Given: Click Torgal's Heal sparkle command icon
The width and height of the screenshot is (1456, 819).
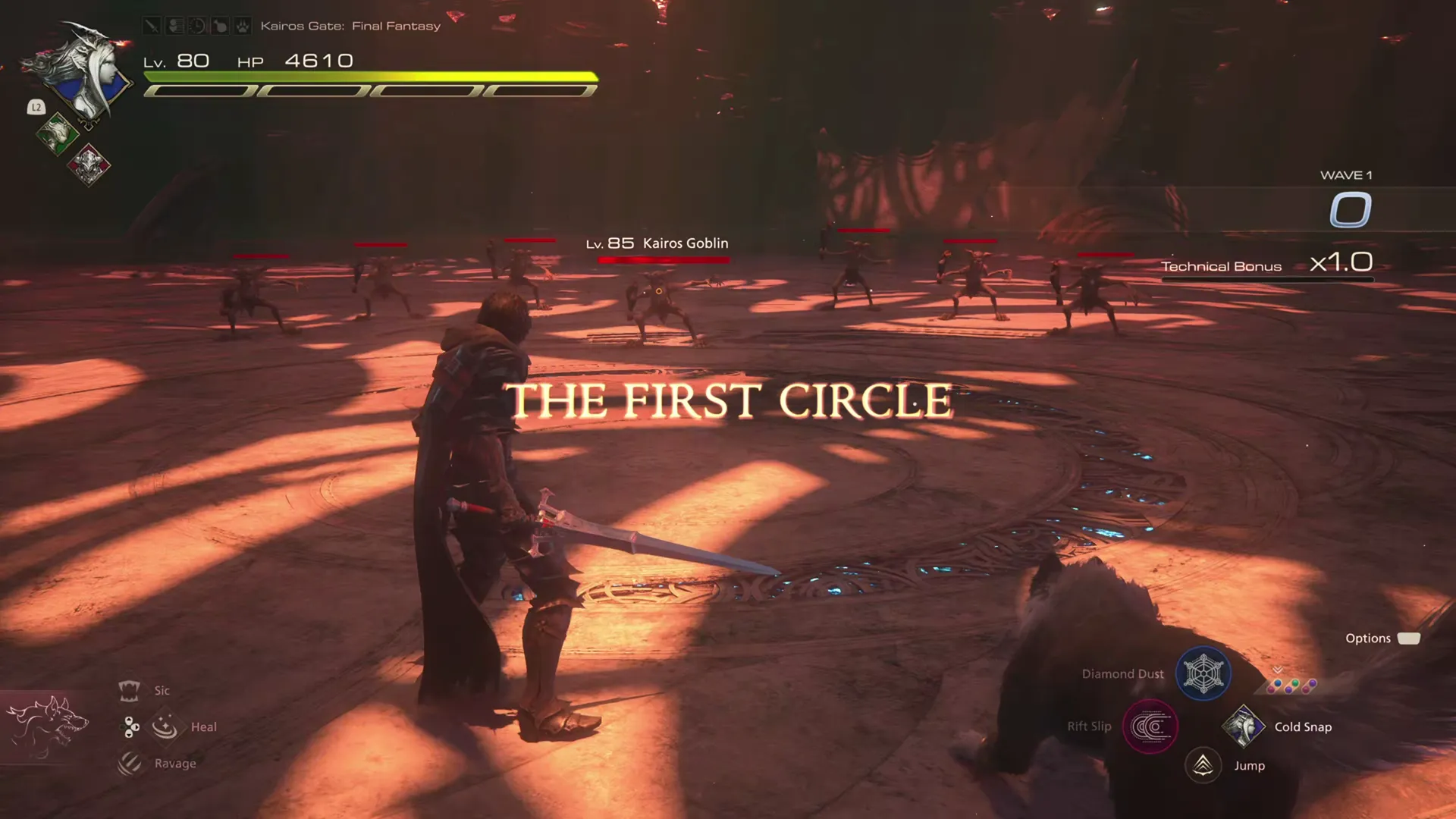Looking at the screenshot, I should 165,726.
